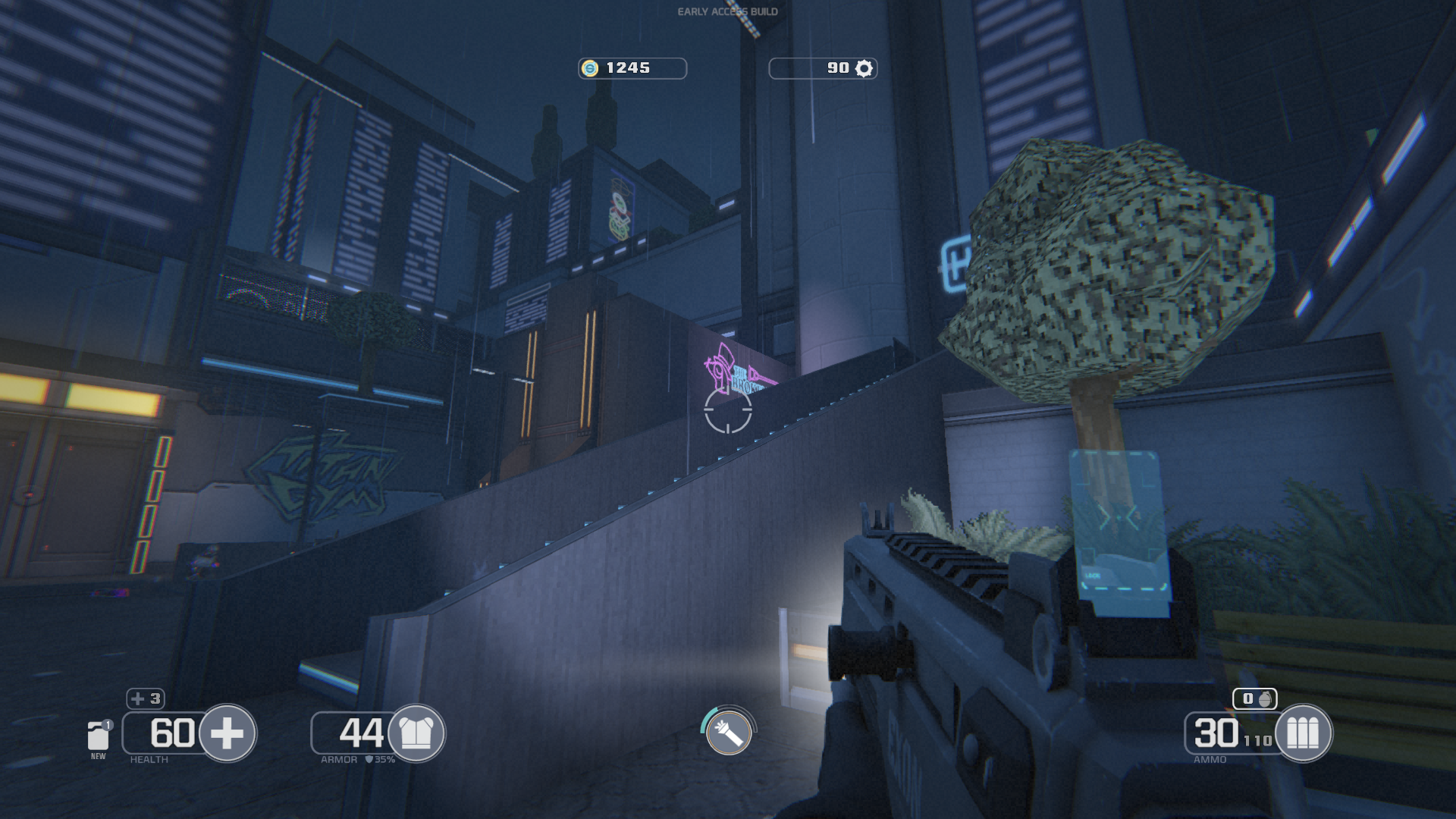The width and height of the screenshot is (1456, 819).
Task: Select the health cross icon
Action: click(x=227, y=733)
